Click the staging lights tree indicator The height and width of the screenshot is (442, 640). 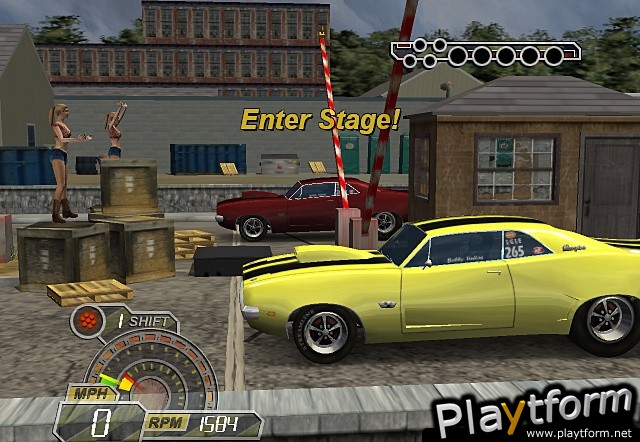point(478,54)
